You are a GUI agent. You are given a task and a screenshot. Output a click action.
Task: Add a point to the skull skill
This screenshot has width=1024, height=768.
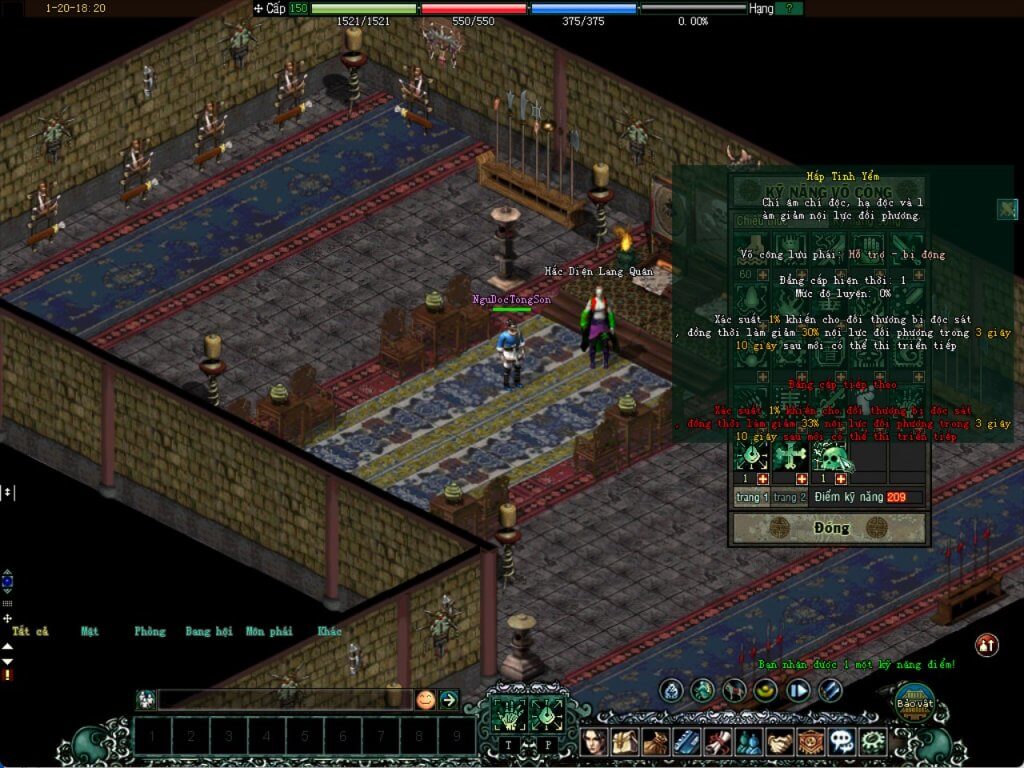click(x=841, y=480)
